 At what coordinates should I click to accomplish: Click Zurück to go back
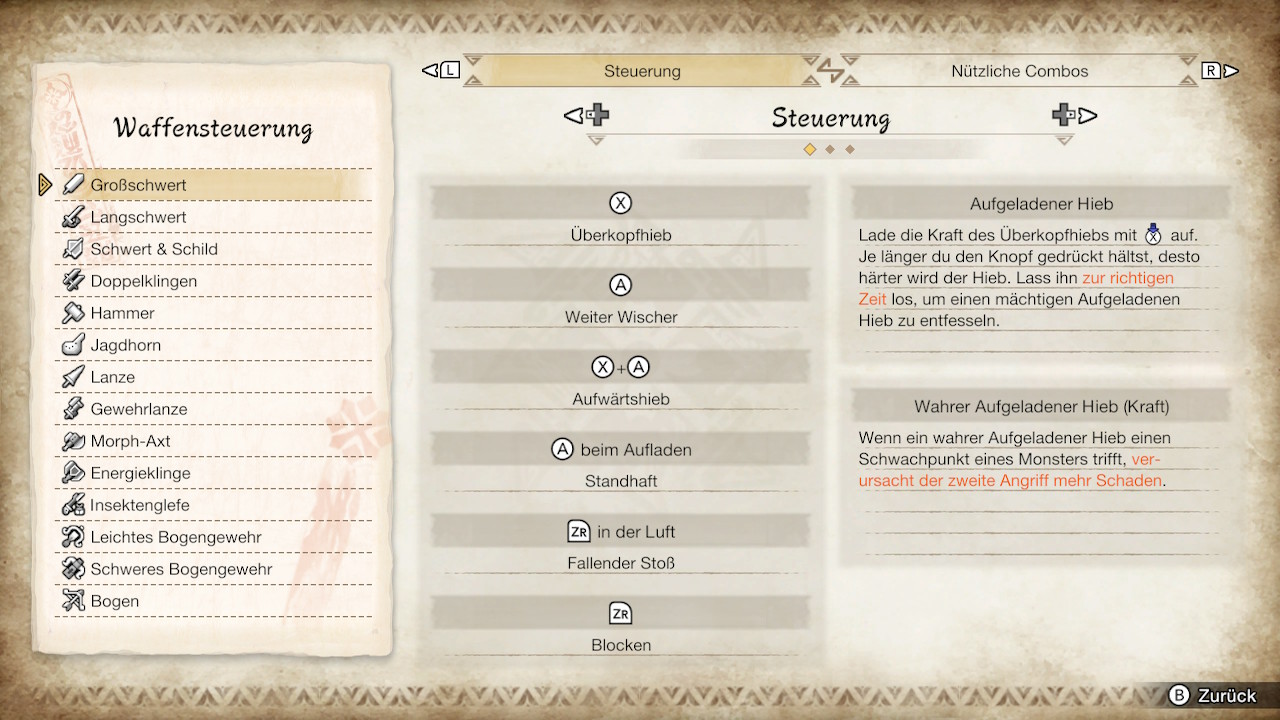coord(1213,696)
